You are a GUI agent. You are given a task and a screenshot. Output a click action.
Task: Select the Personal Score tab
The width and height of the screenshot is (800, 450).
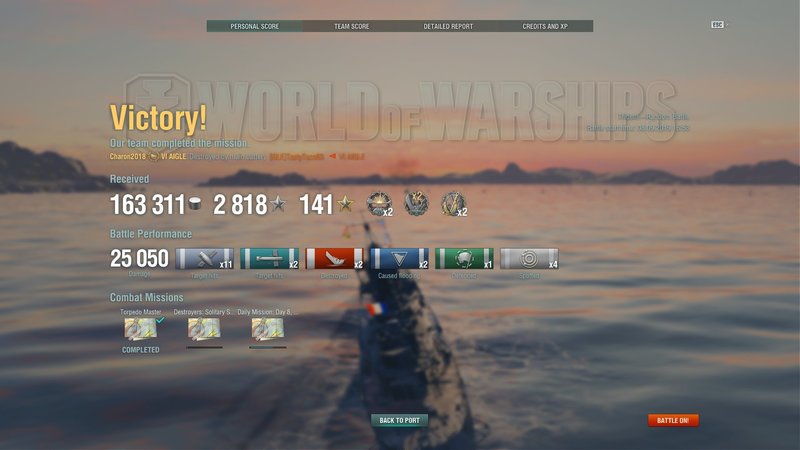tap(254, 26)
